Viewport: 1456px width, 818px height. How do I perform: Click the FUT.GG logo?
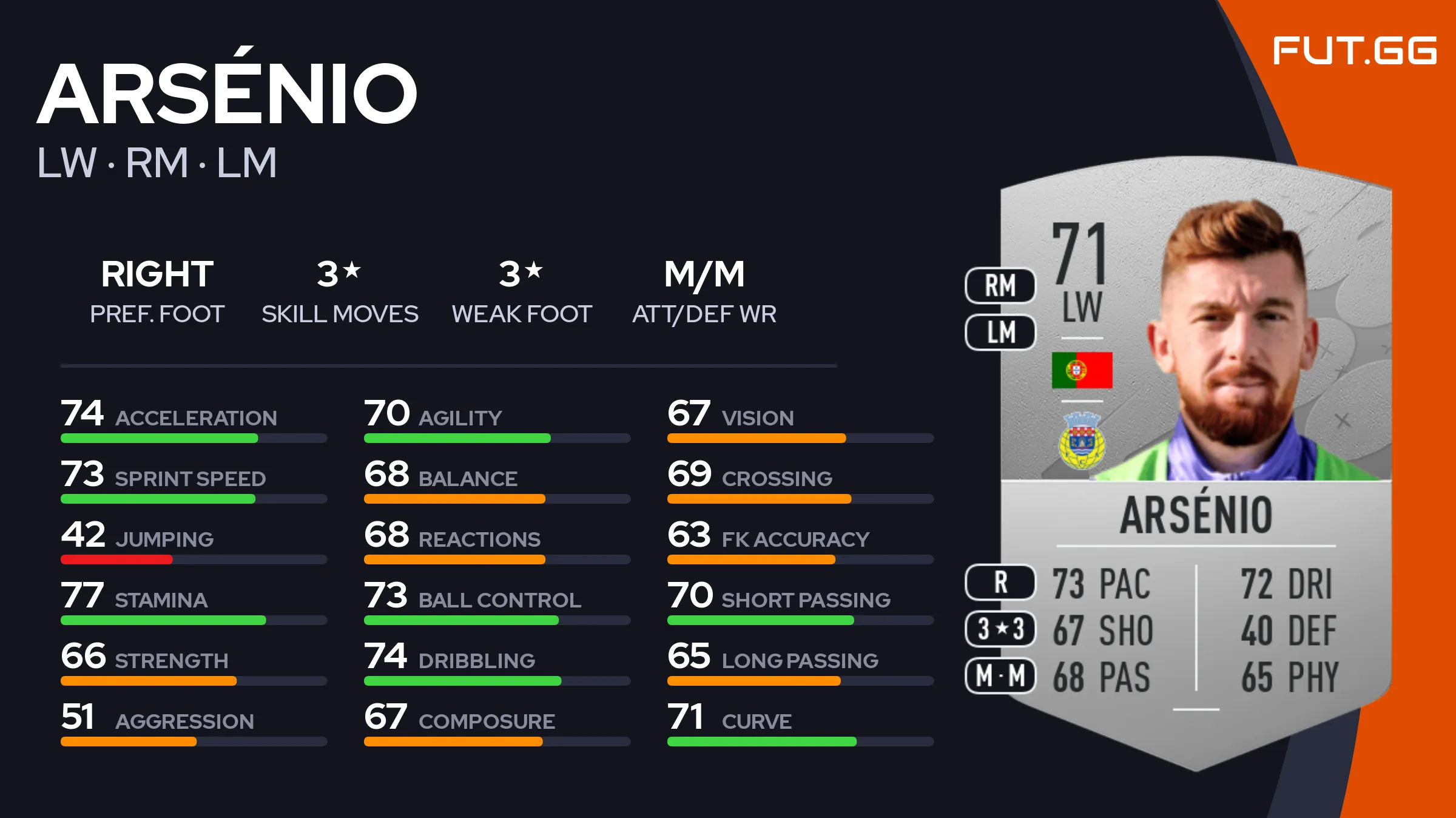(1354, 50)
